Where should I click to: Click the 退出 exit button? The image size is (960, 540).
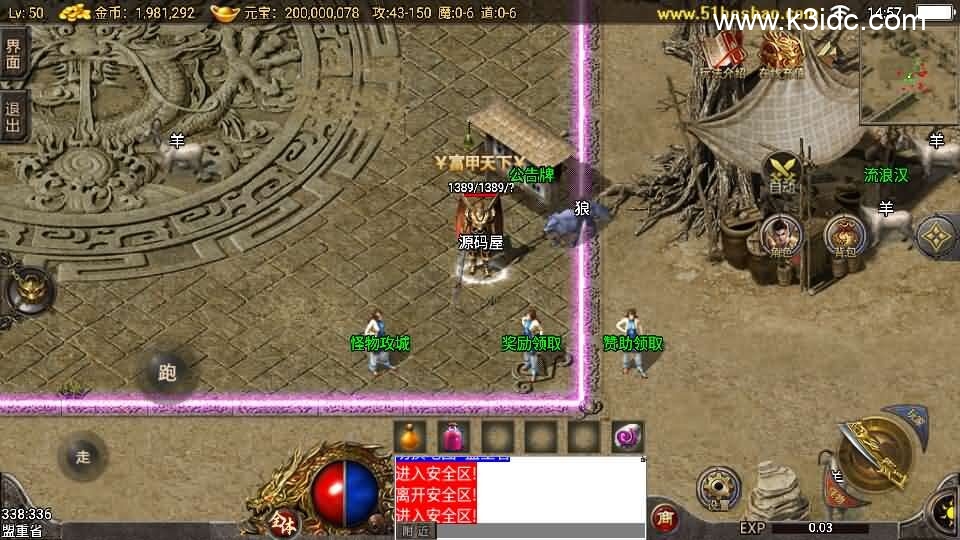pos(13,118)
